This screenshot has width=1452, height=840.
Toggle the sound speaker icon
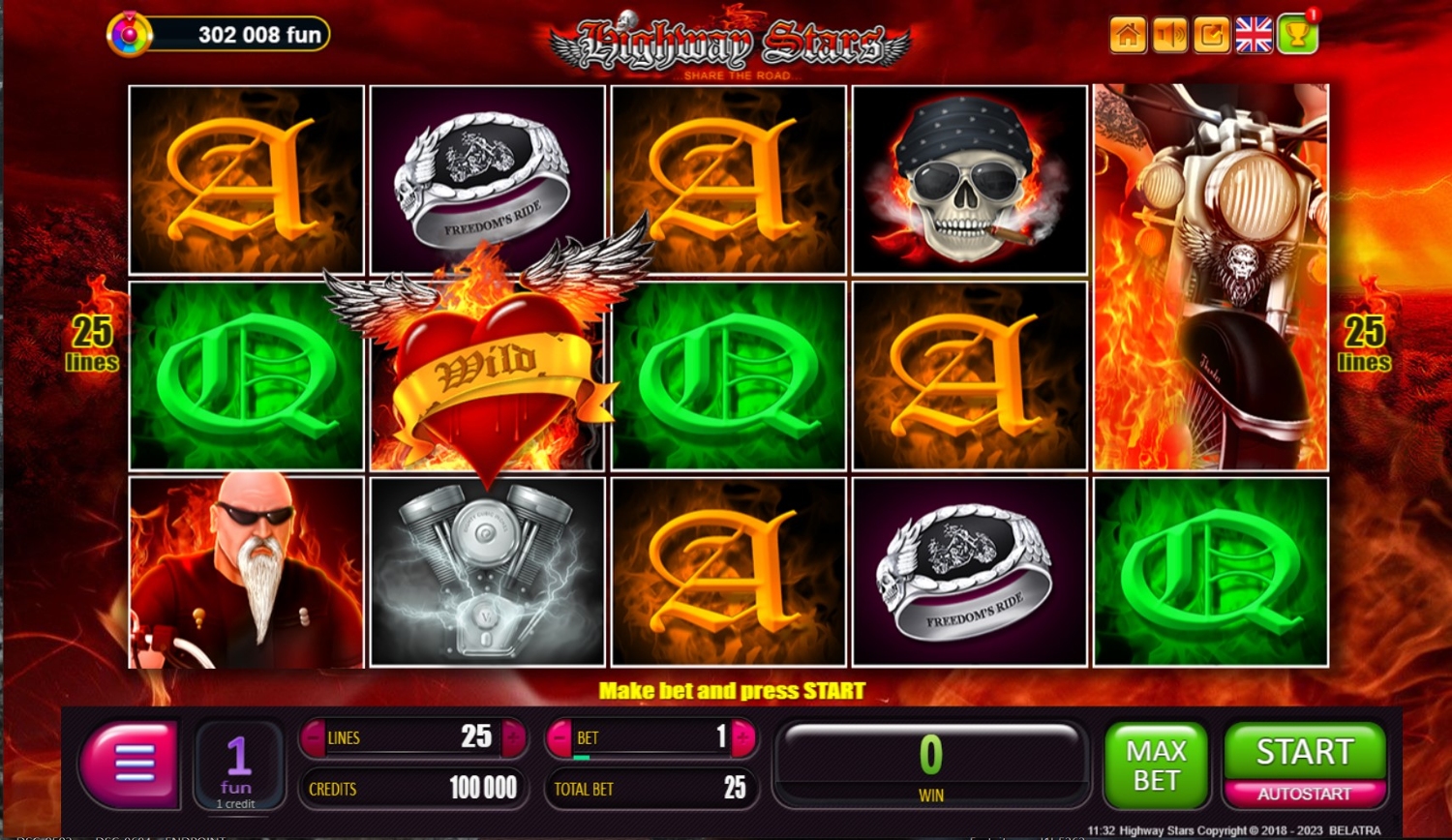click(x=1169, y=36)
